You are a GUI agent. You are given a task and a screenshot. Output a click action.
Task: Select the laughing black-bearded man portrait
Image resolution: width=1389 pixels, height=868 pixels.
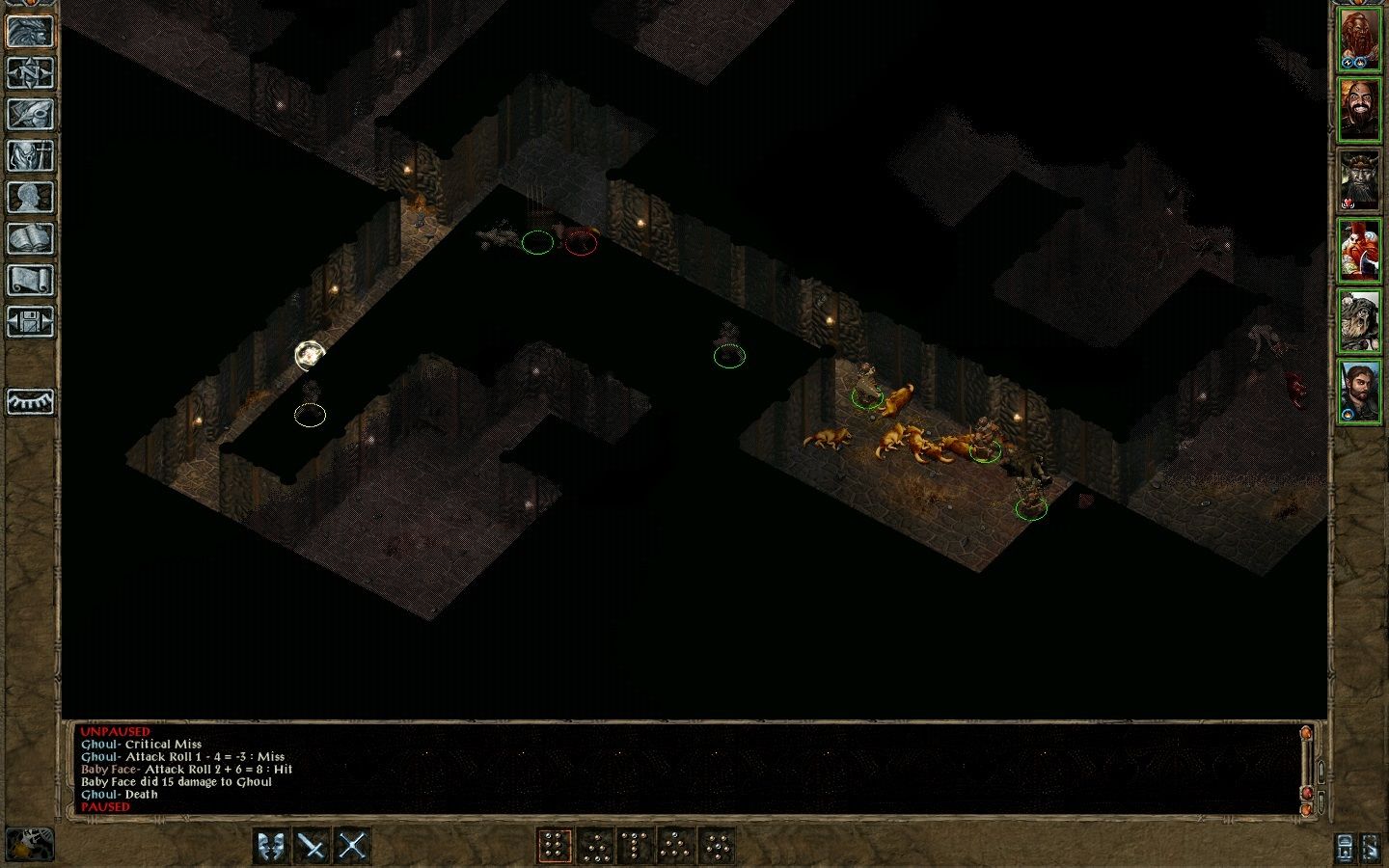1360,111
